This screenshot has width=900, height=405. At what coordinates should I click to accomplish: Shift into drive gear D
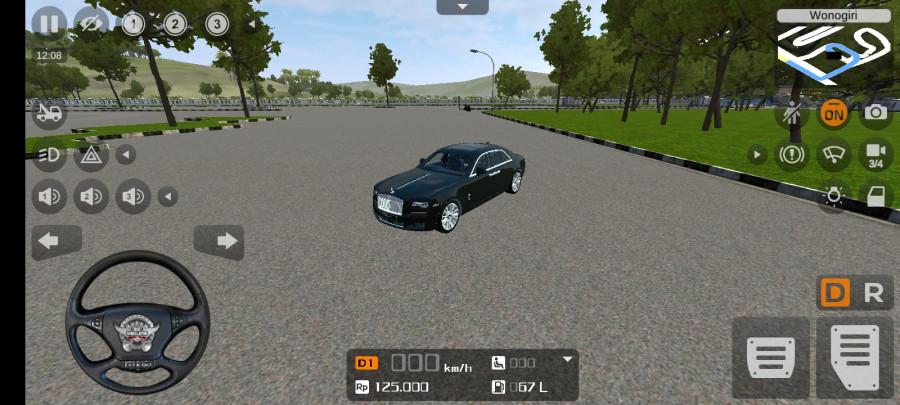point(835,293)
